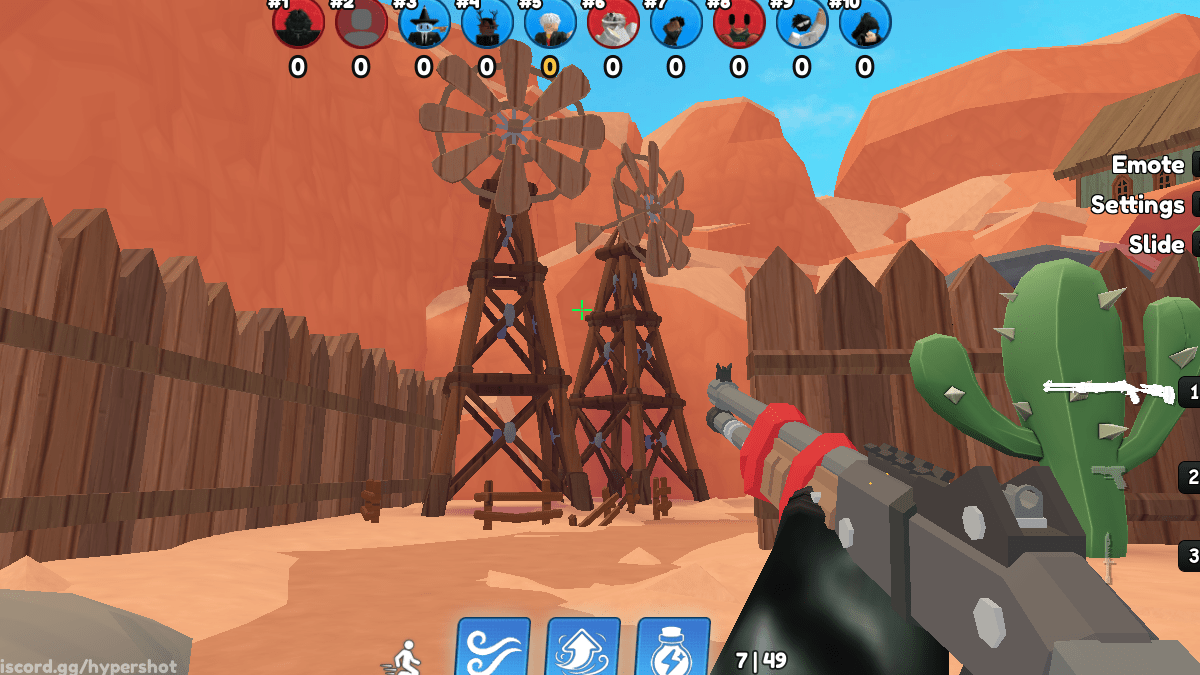The width and height of the screenshot is (1200, 675).
Task: Use the lightning bolt potion ability
Action: tap(673, 648)
